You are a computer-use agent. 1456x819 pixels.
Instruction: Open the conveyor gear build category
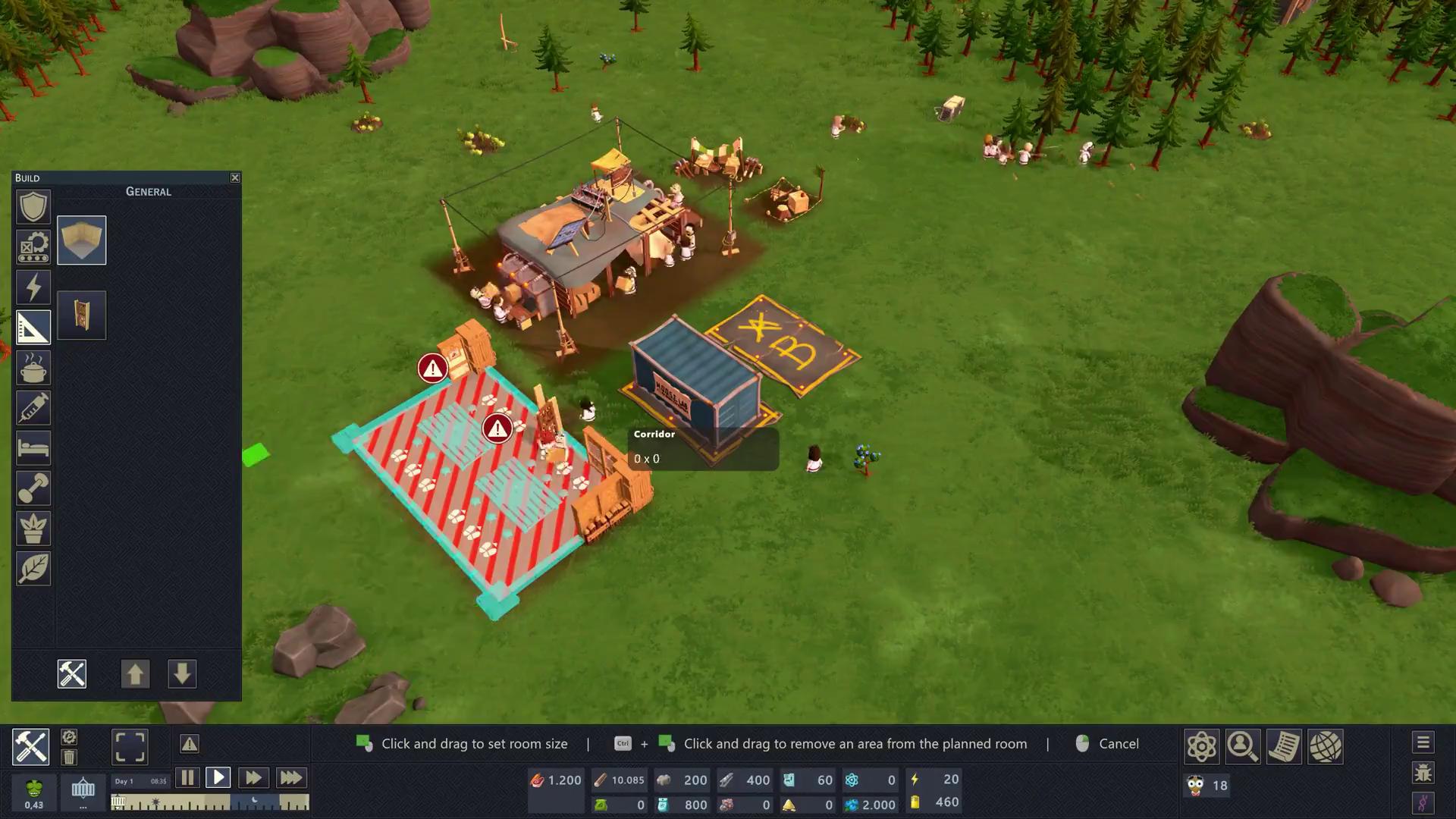(x=33, y=247)
